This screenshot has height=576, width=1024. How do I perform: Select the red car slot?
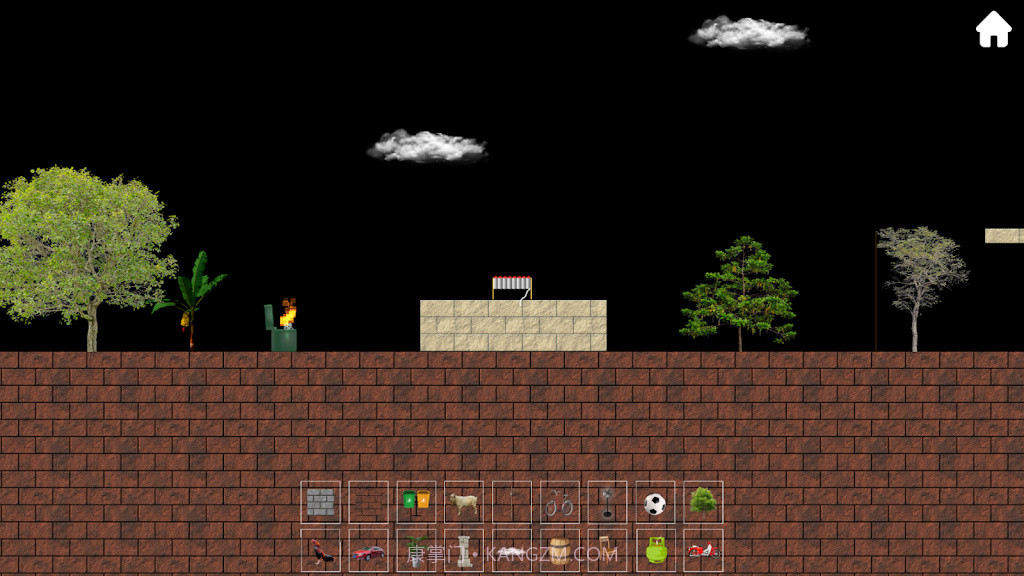pos(368,551)
